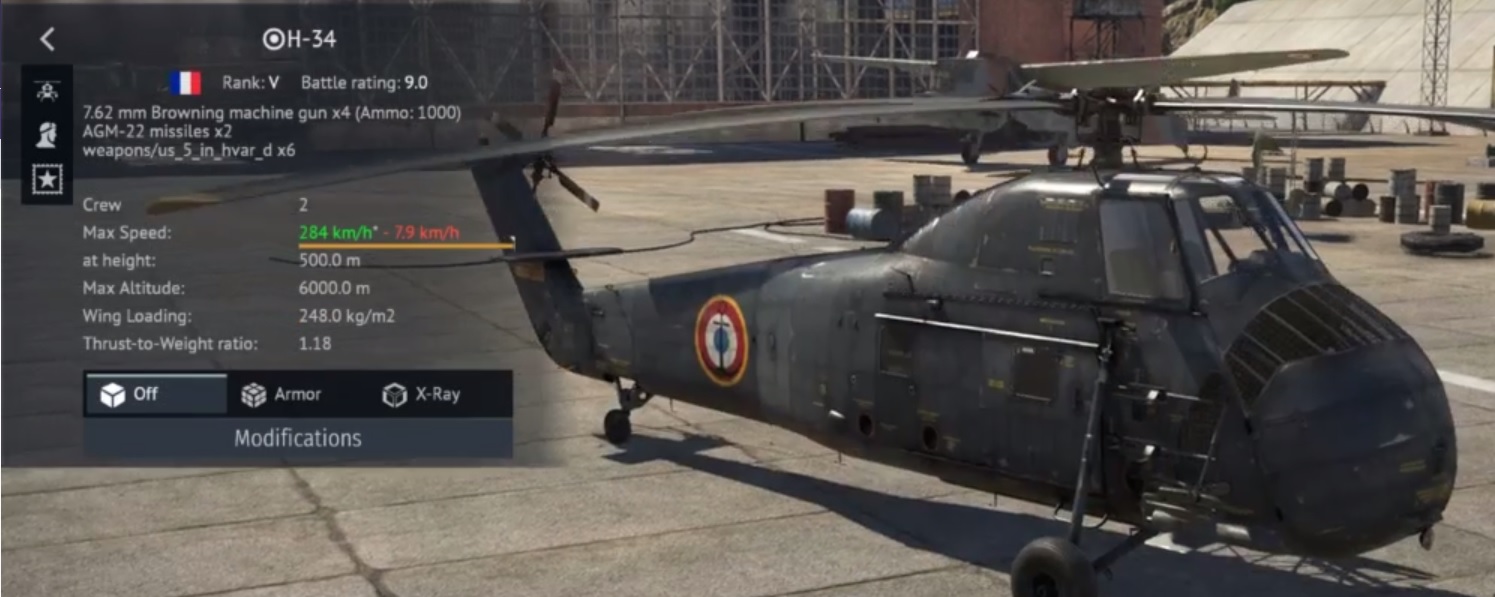The height and width of the screenshot is (597, 1495).
Task: Select the star stamp icon in the sidebar
Action: (47, 180)
